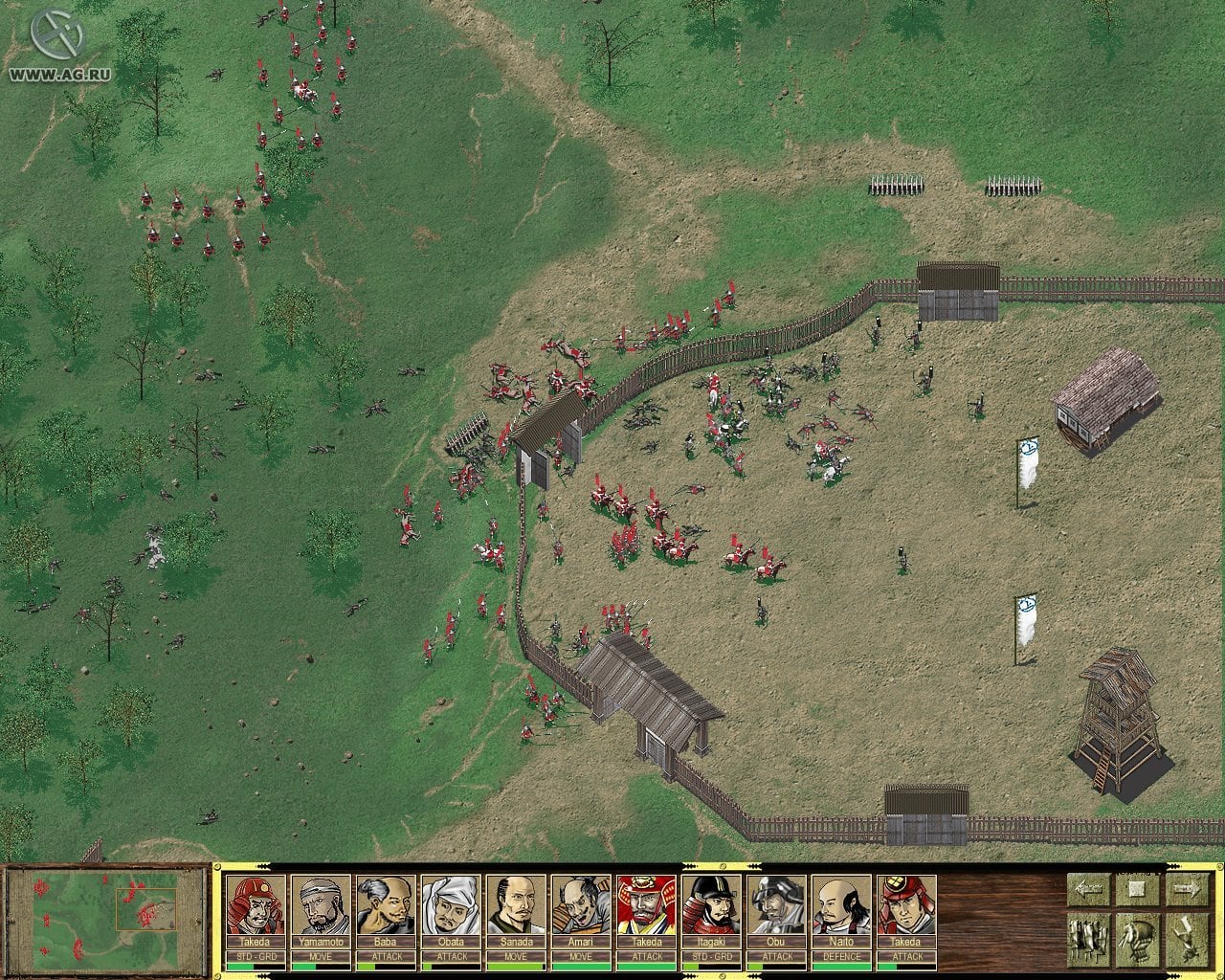The height and width of the screenshot is (980, 1225).
Task: Select Takeda portrait with bright red background
Action: pyautogui.click(x=646, y=905)
